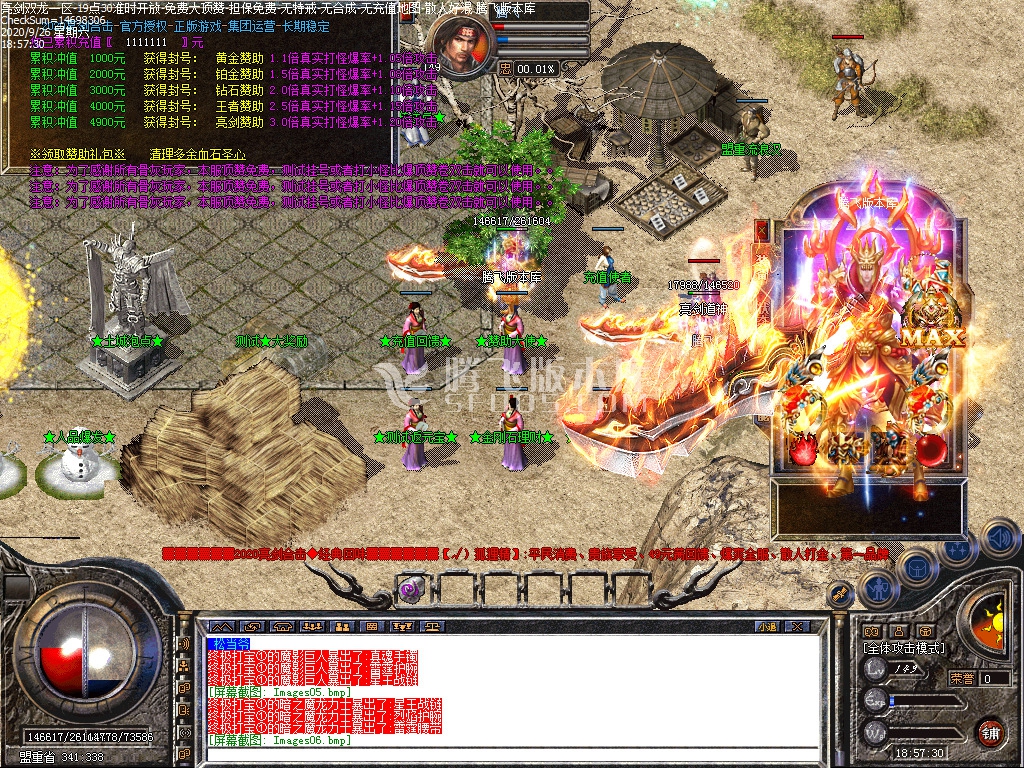Close the chat window with X

click(797, 626)
